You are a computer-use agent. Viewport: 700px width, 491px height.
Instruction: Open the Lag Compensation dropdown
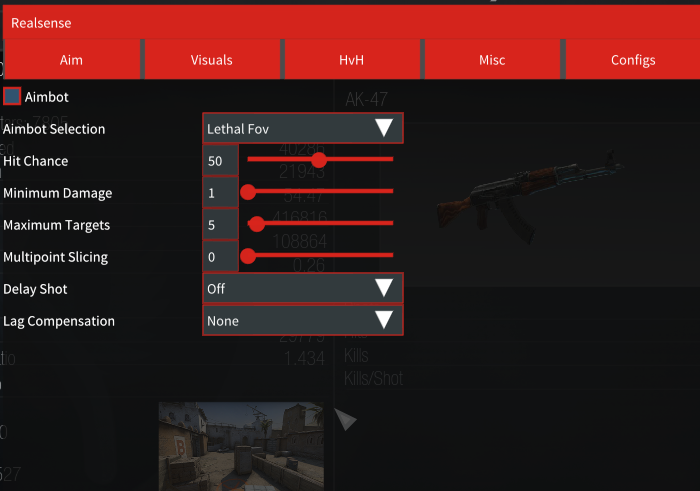[303, 320]
